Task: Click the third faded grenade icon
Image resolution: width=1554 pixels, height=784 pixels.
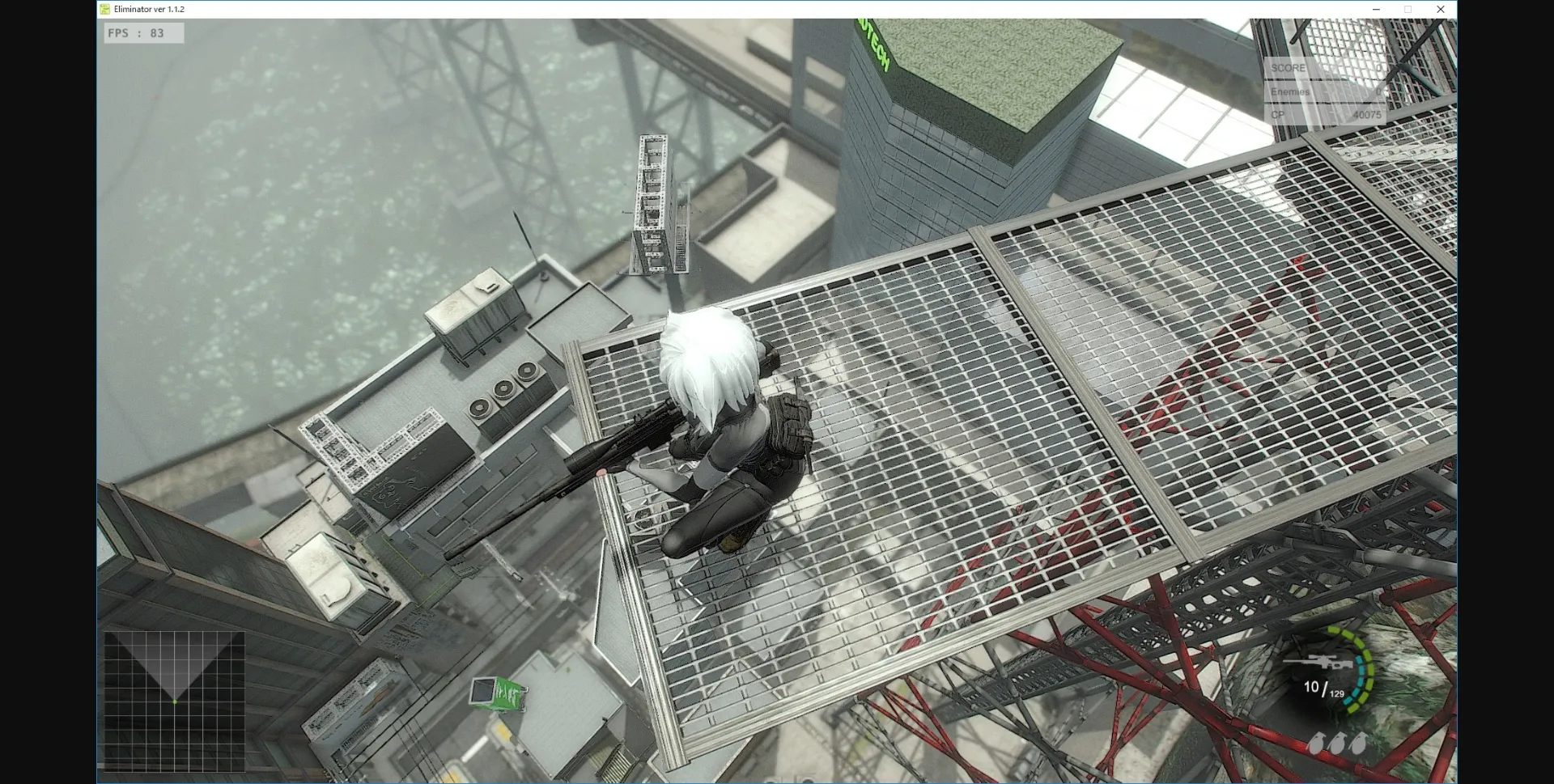Action: 1358,742
